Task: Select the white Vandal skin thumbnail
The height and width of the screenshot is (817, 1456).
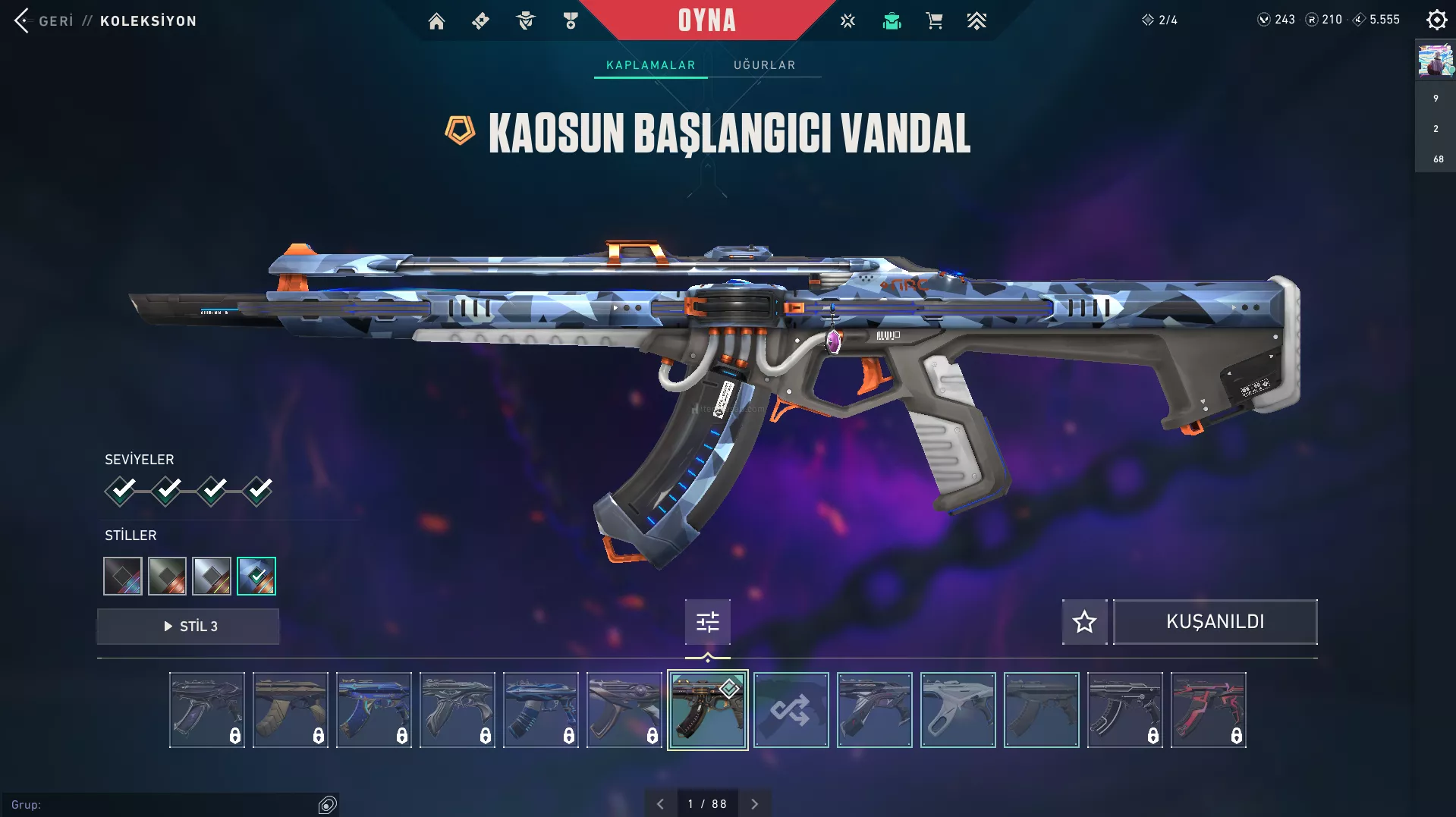Action: (958, 710)
